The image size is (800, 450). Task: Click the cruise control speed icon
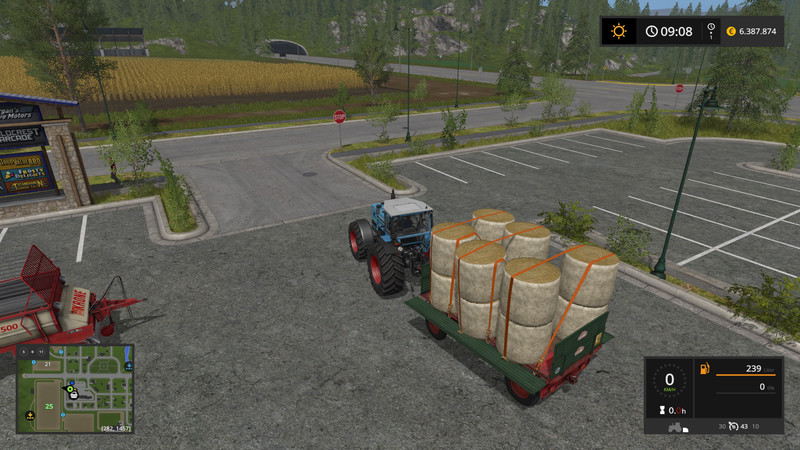coord(734,428)
